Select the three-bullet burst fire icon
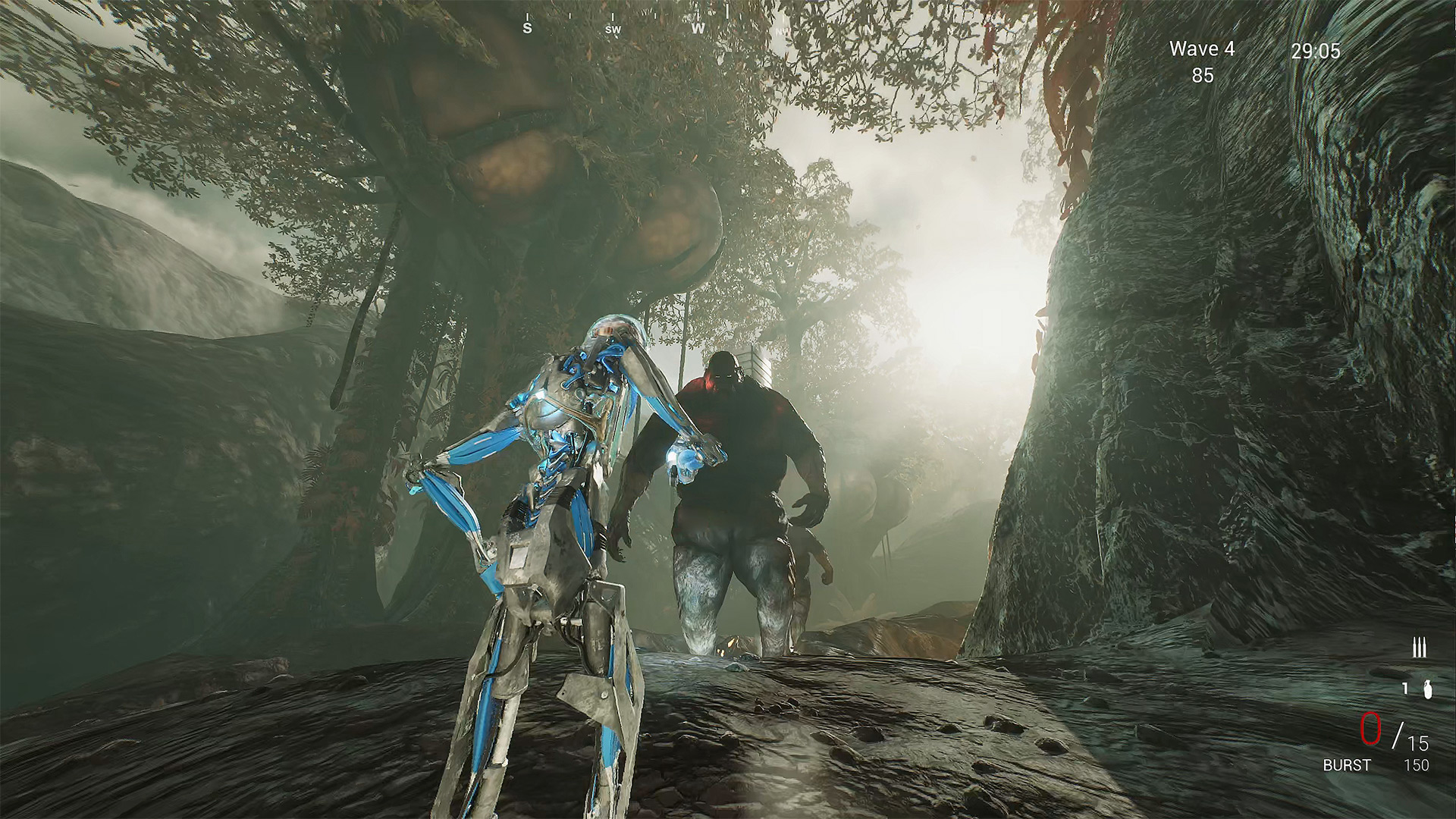 point(1419,648)
